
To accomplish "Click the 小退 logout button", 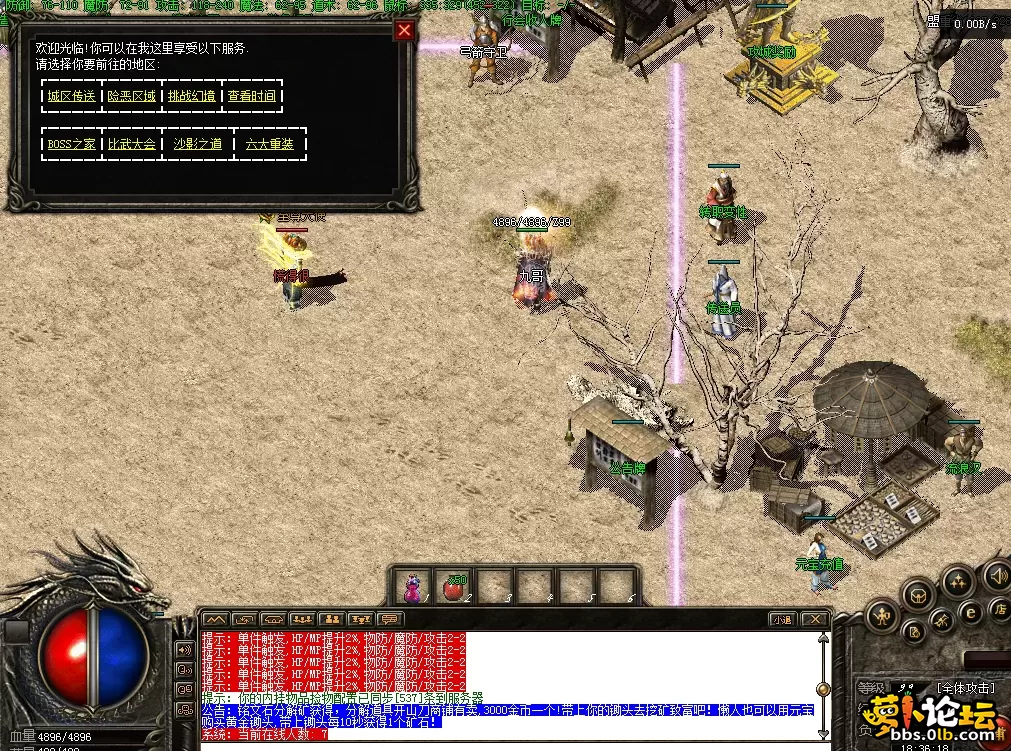I will tap(781, 620).
